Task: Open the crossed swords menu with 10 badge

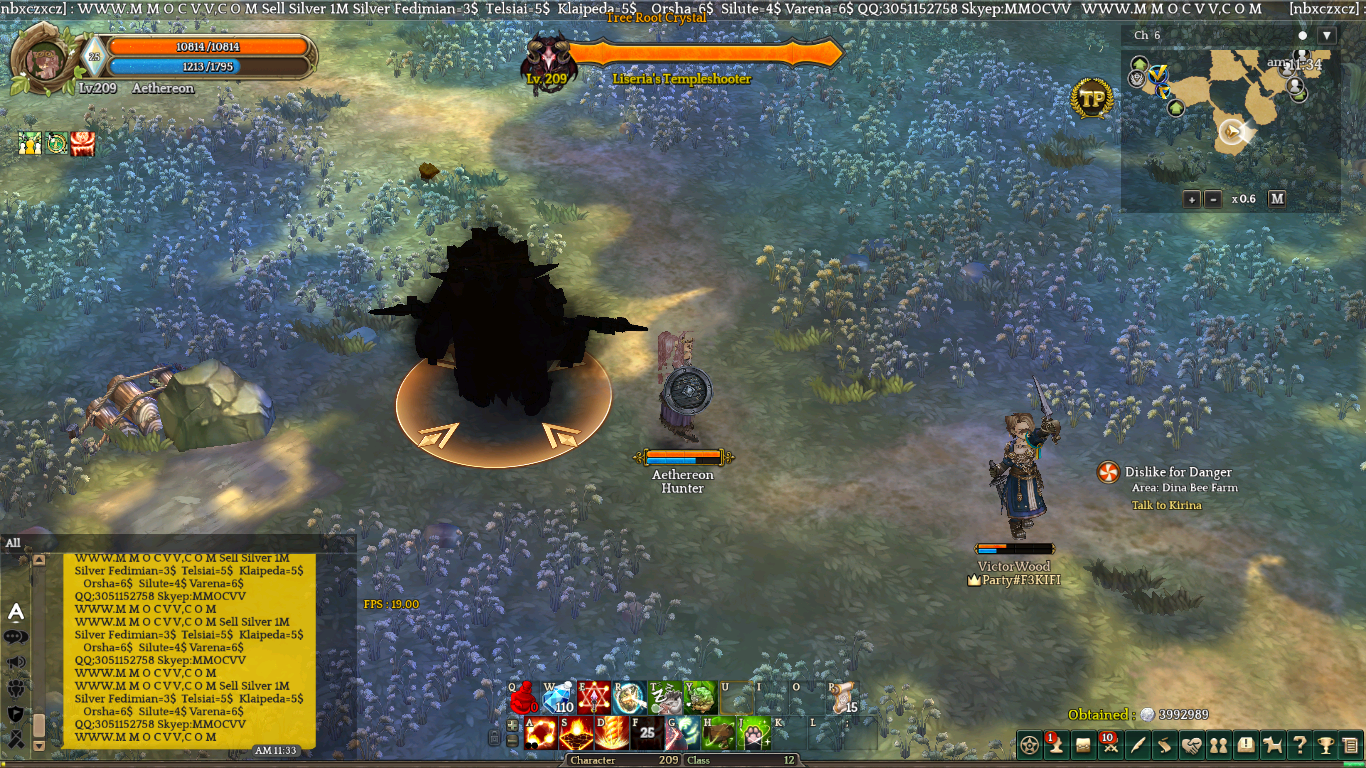Action: (1108, 745)
